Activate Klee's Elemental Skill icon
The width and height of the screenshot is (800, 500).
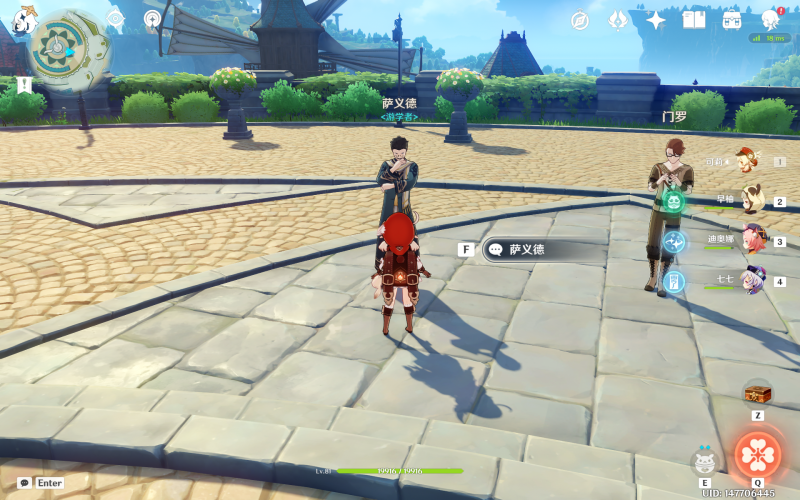point(705,461)
